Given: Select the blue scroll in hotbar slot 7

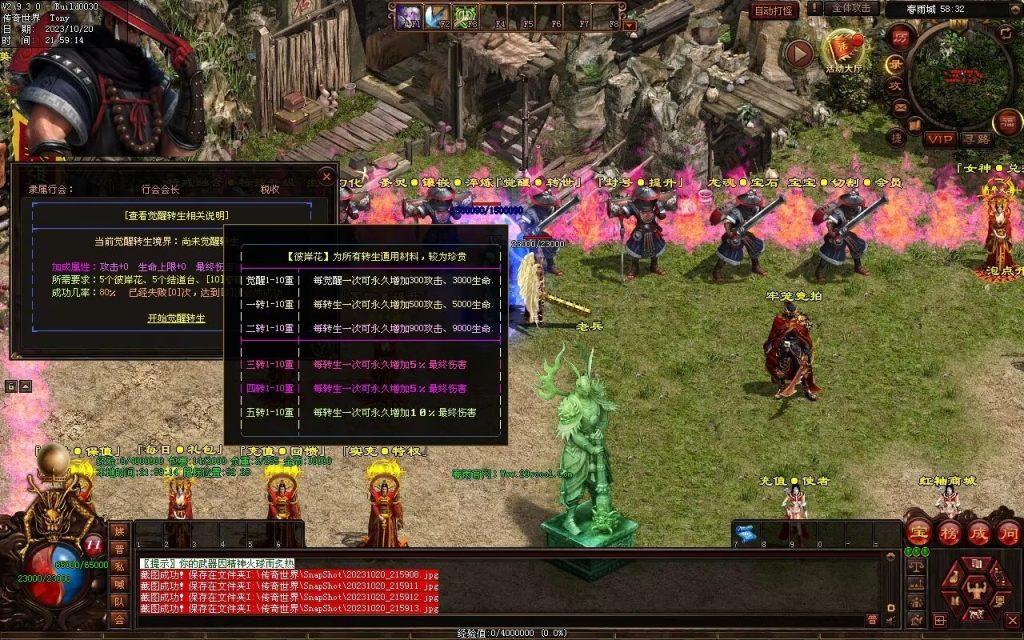Looking at the screenshot, I should click(744, 532).
